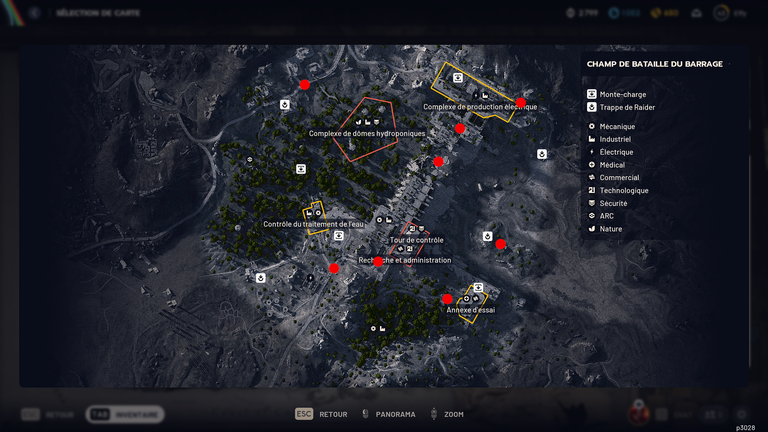Click the back arrow beside Sélection de carte

[34, 13]
